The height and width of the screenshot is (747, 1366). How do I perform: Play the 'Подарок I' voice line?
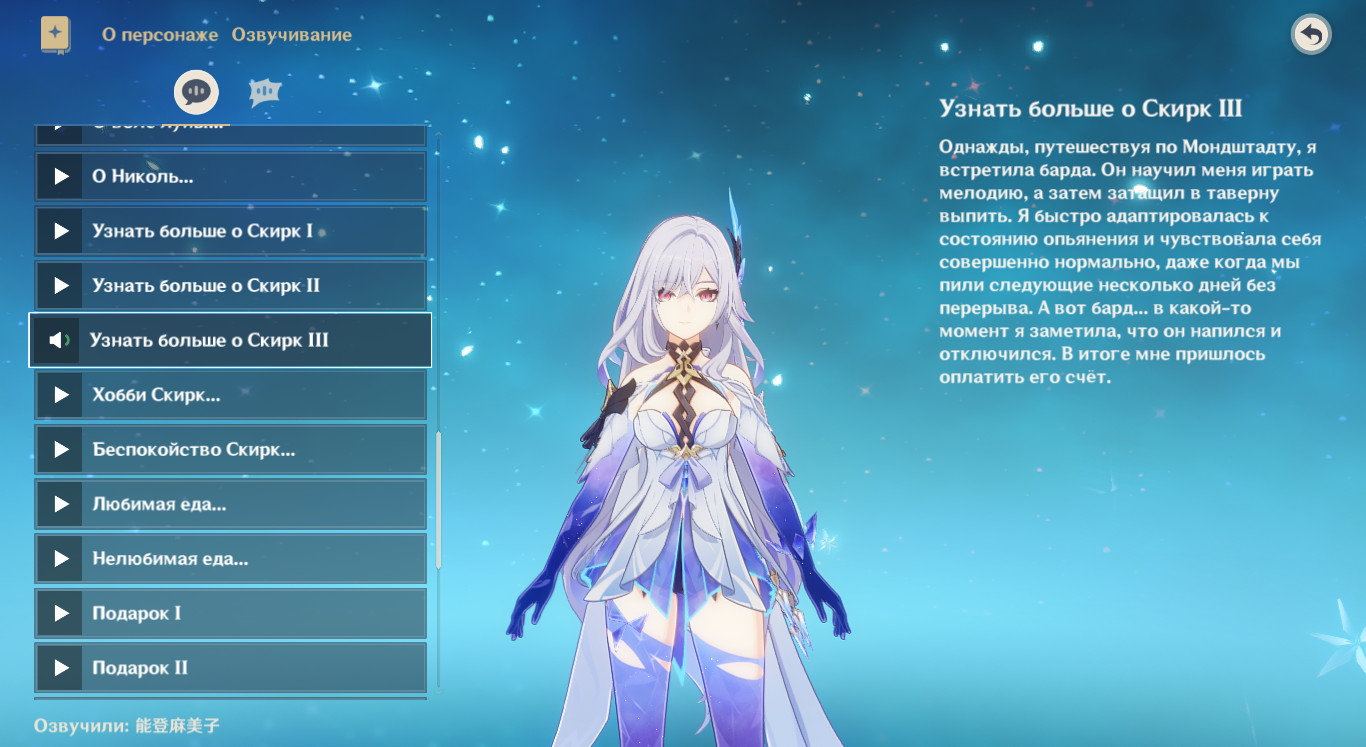[230, 613]
